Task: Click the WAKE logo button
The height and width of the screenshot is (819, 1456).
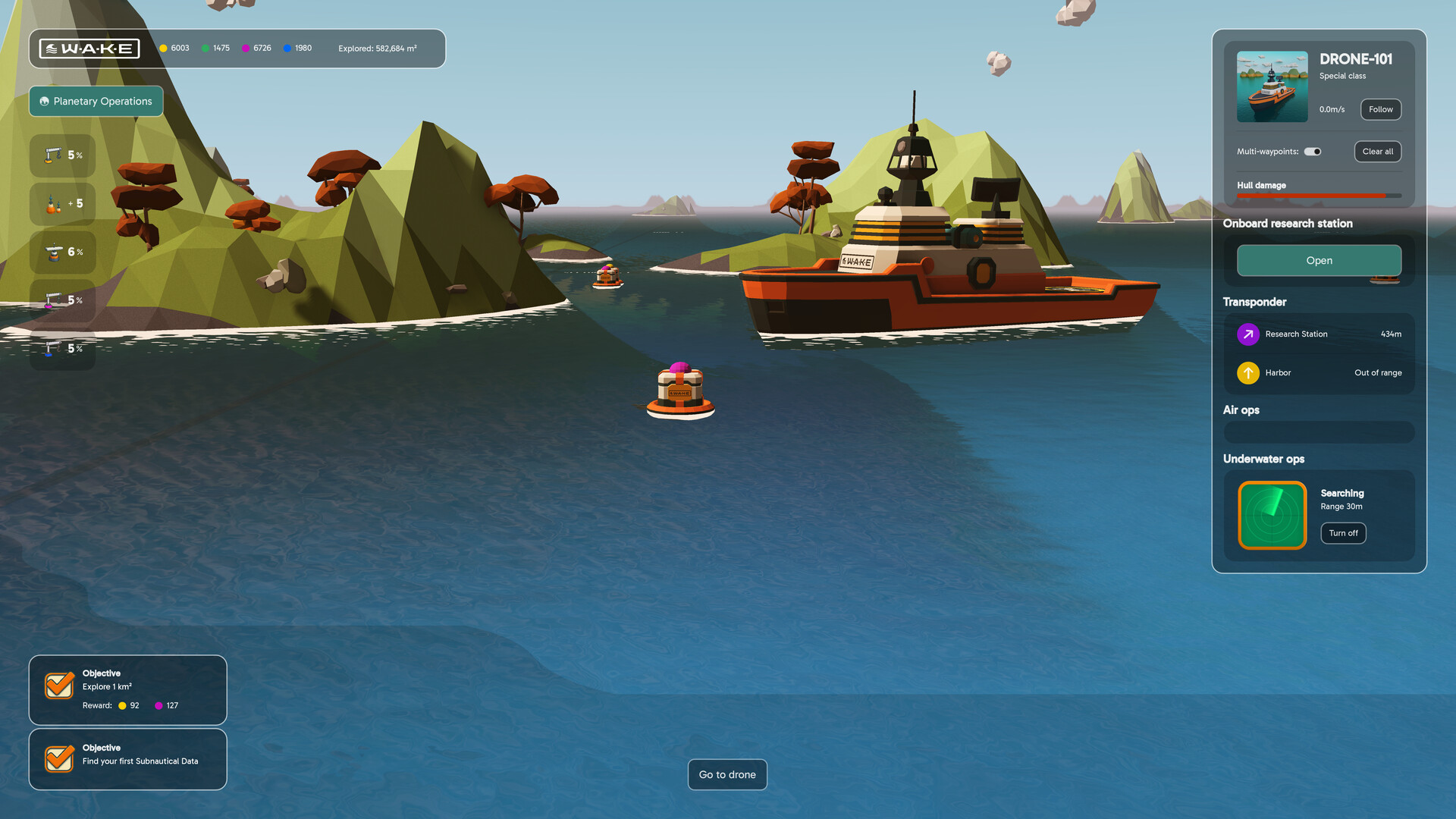Action: tap(89, 49)
